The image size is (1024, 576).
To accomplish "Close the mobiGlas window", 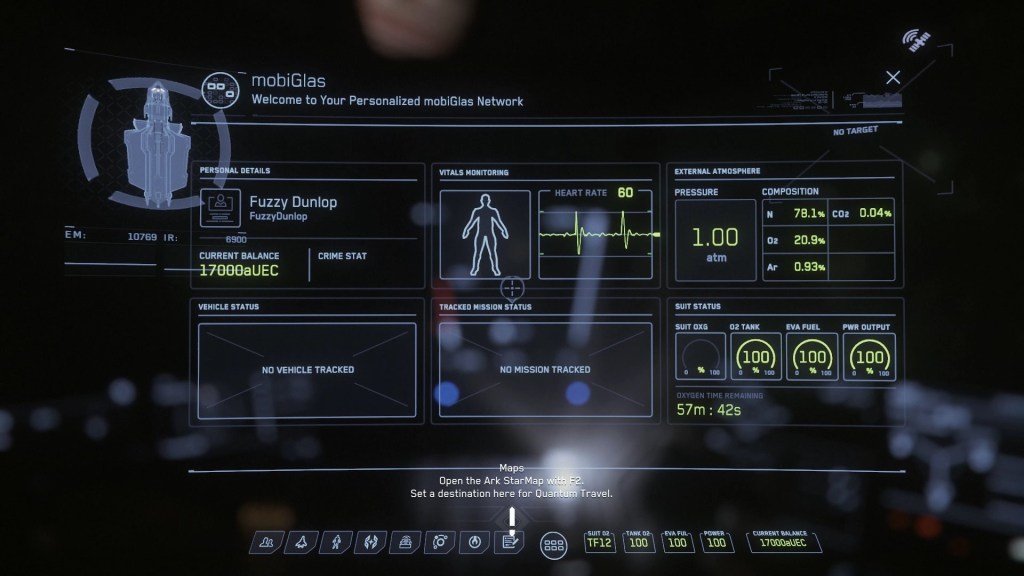I will tap(893, 77).
